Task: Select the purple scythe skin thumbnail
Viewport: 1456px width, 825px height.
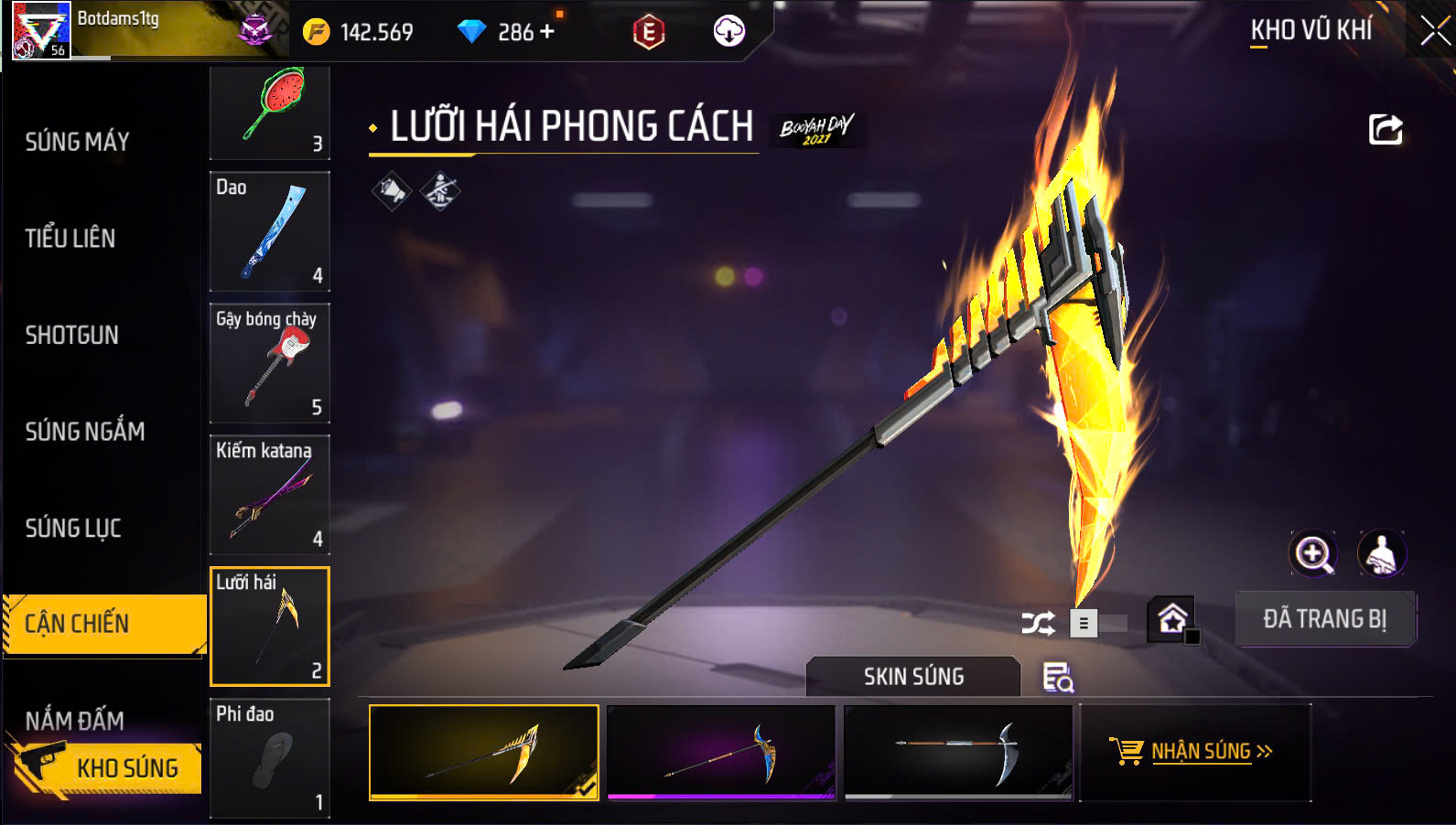Action: (x=721, y=752)
